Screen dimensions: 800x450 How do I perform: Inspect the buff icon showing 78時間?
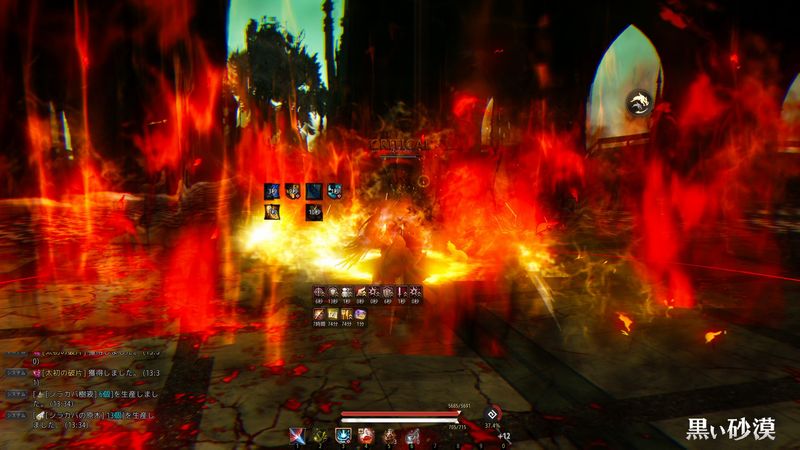coord(318,314)
